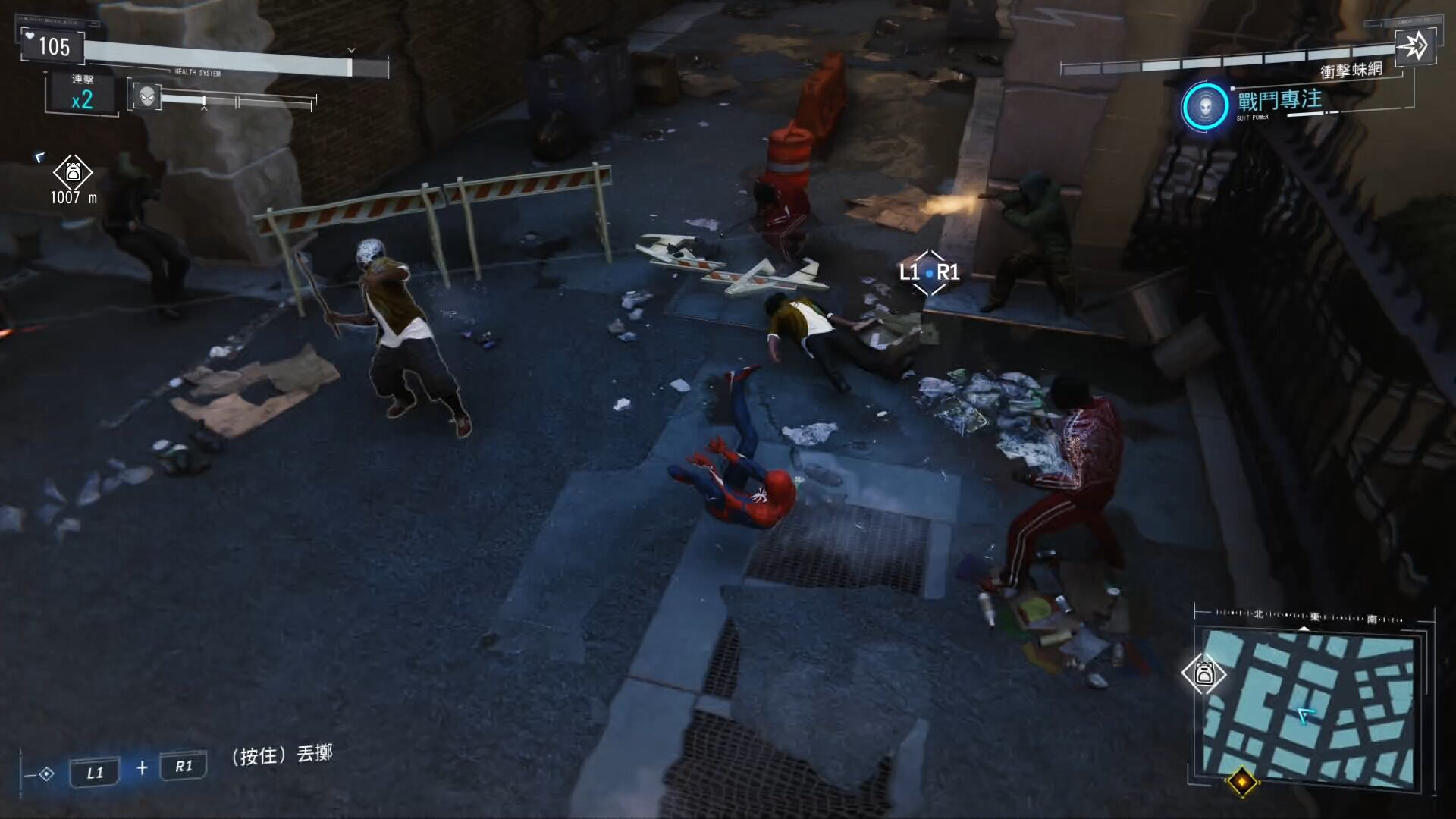Open the minimap in the corner
The height and width of the screenshot is (819, 1456).
pos(1306,707)
